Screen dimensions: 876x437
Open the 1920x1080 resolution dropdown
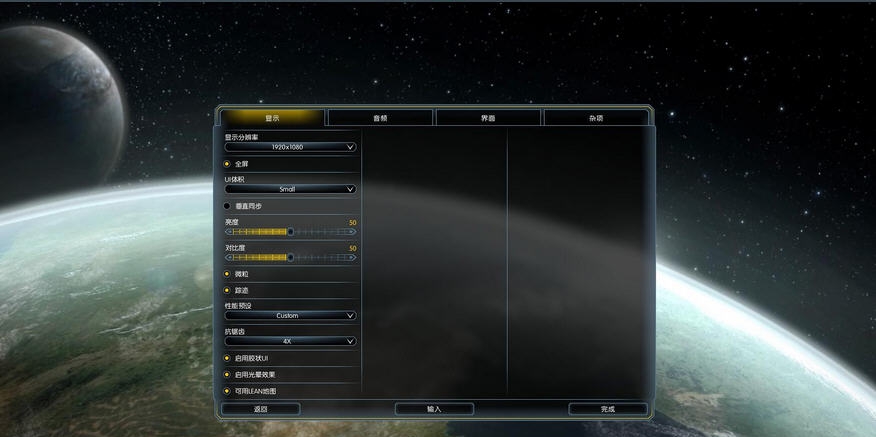[290, 147]
